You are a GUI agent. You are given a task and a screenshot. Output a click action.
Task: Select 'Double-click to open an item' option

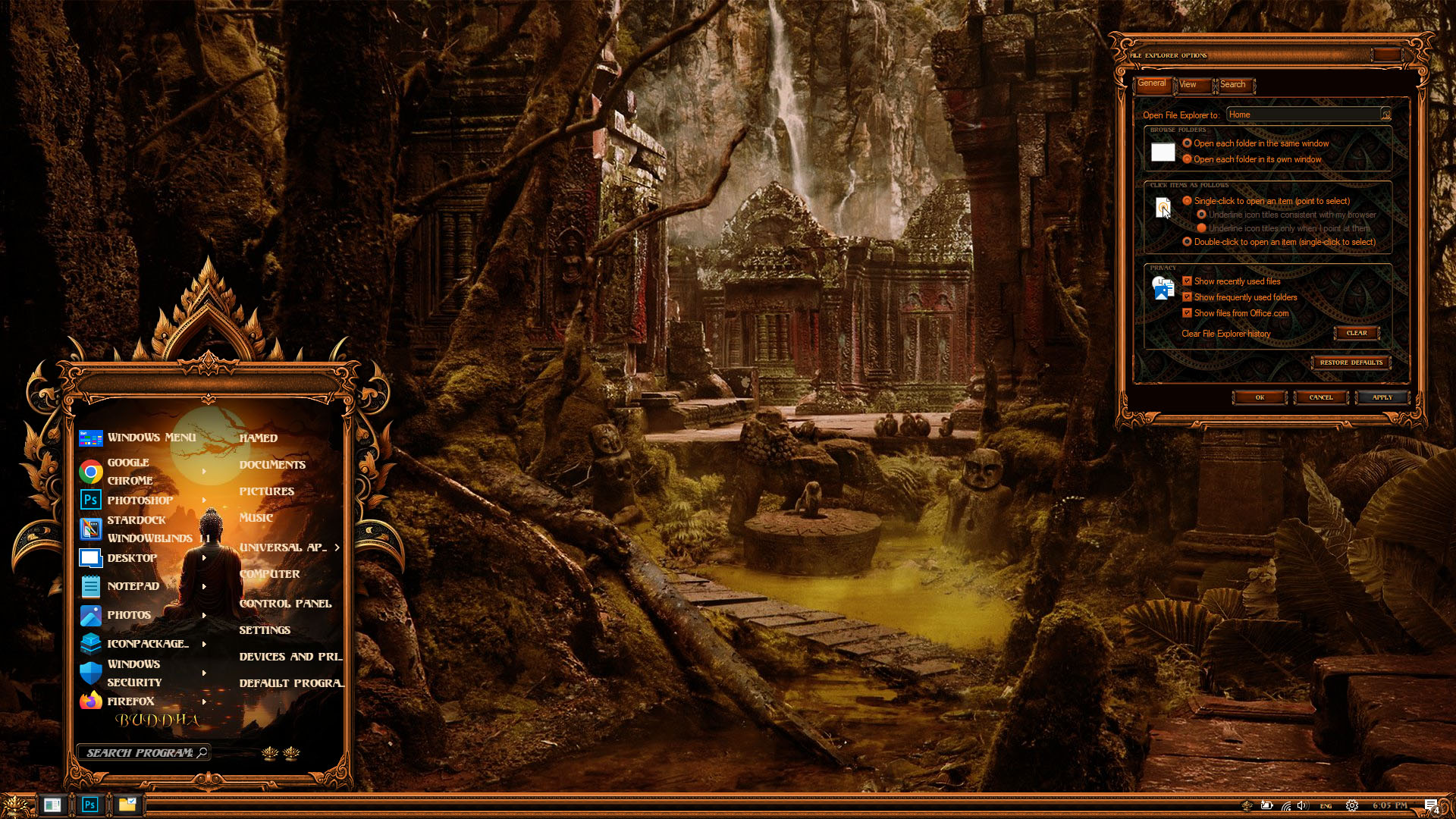coord(1188,242)
